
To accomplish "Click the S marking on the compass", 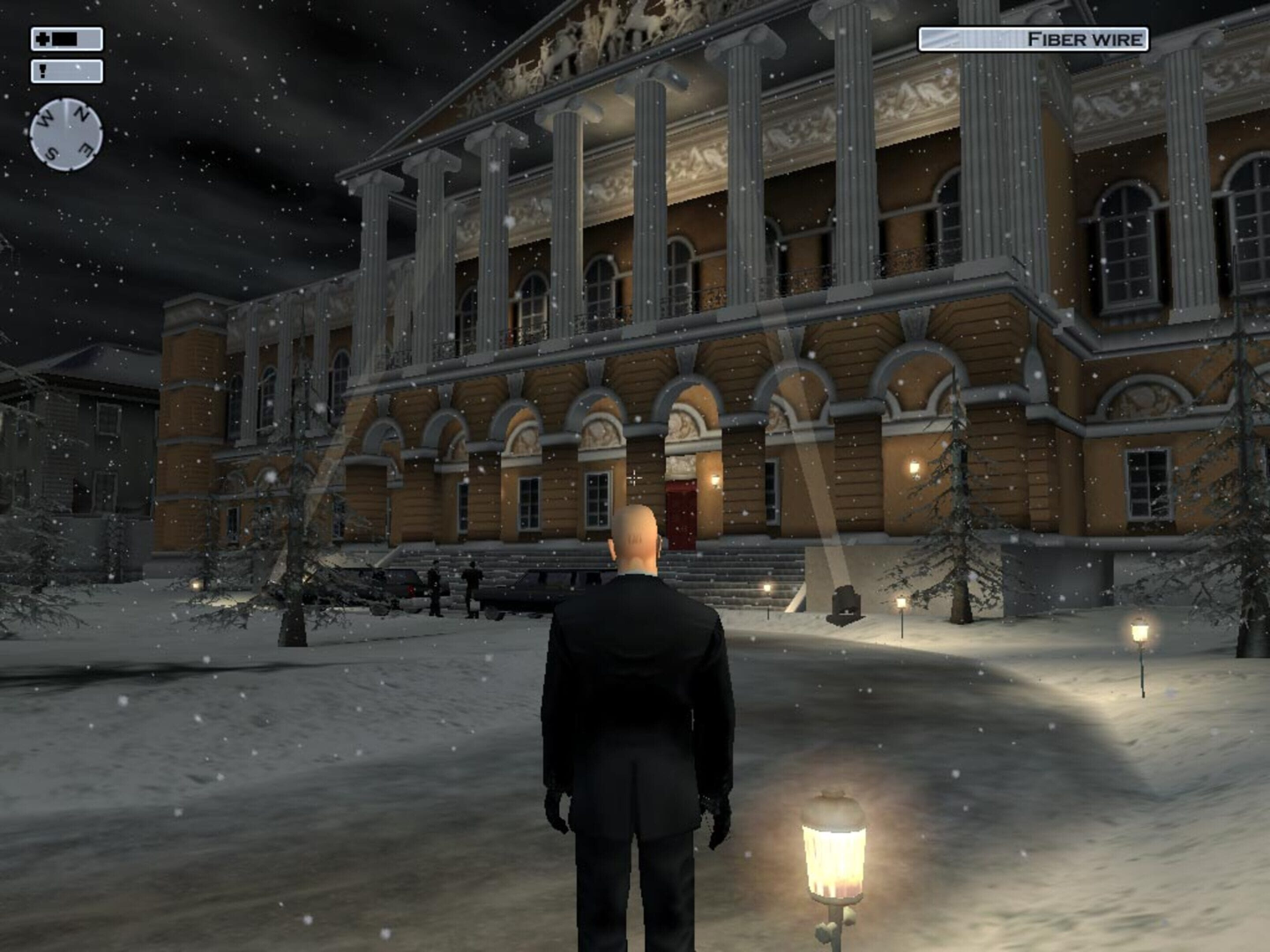I will [x=50, y=152].
